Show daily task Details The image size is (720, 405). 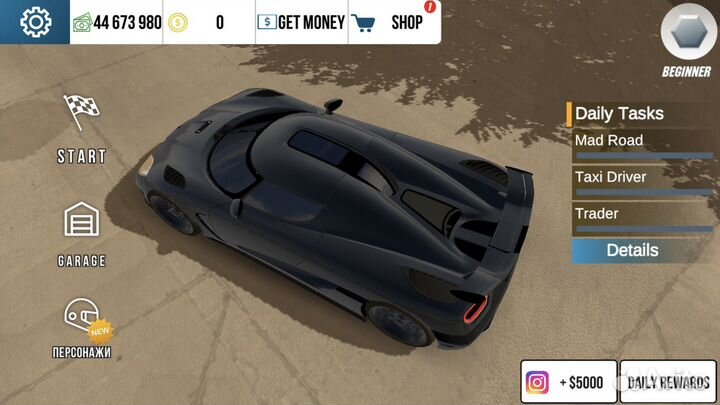(632, 250)
